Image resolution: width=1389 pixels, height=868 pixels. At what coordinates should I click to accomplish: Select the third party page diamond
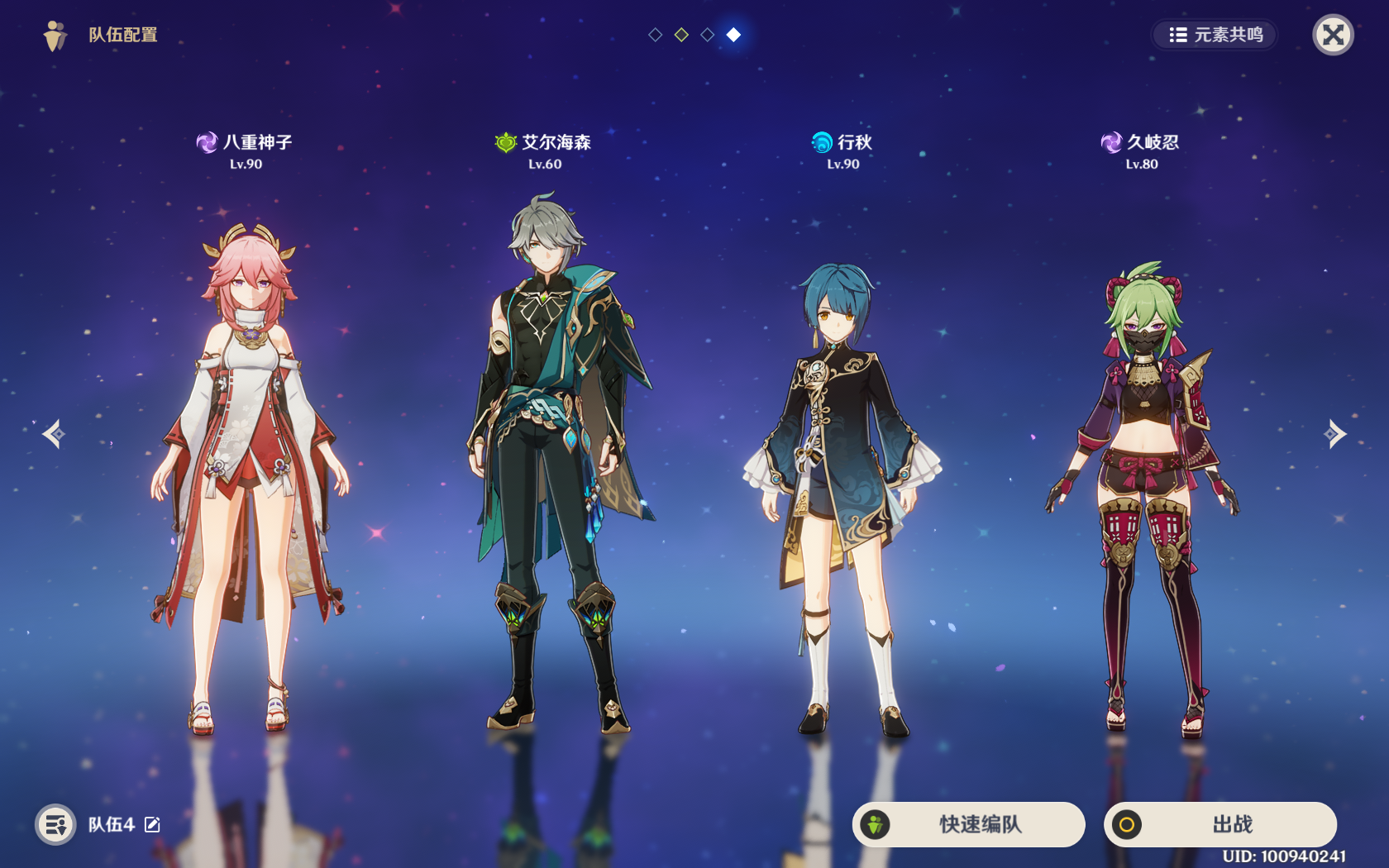[x=708, y=35]
